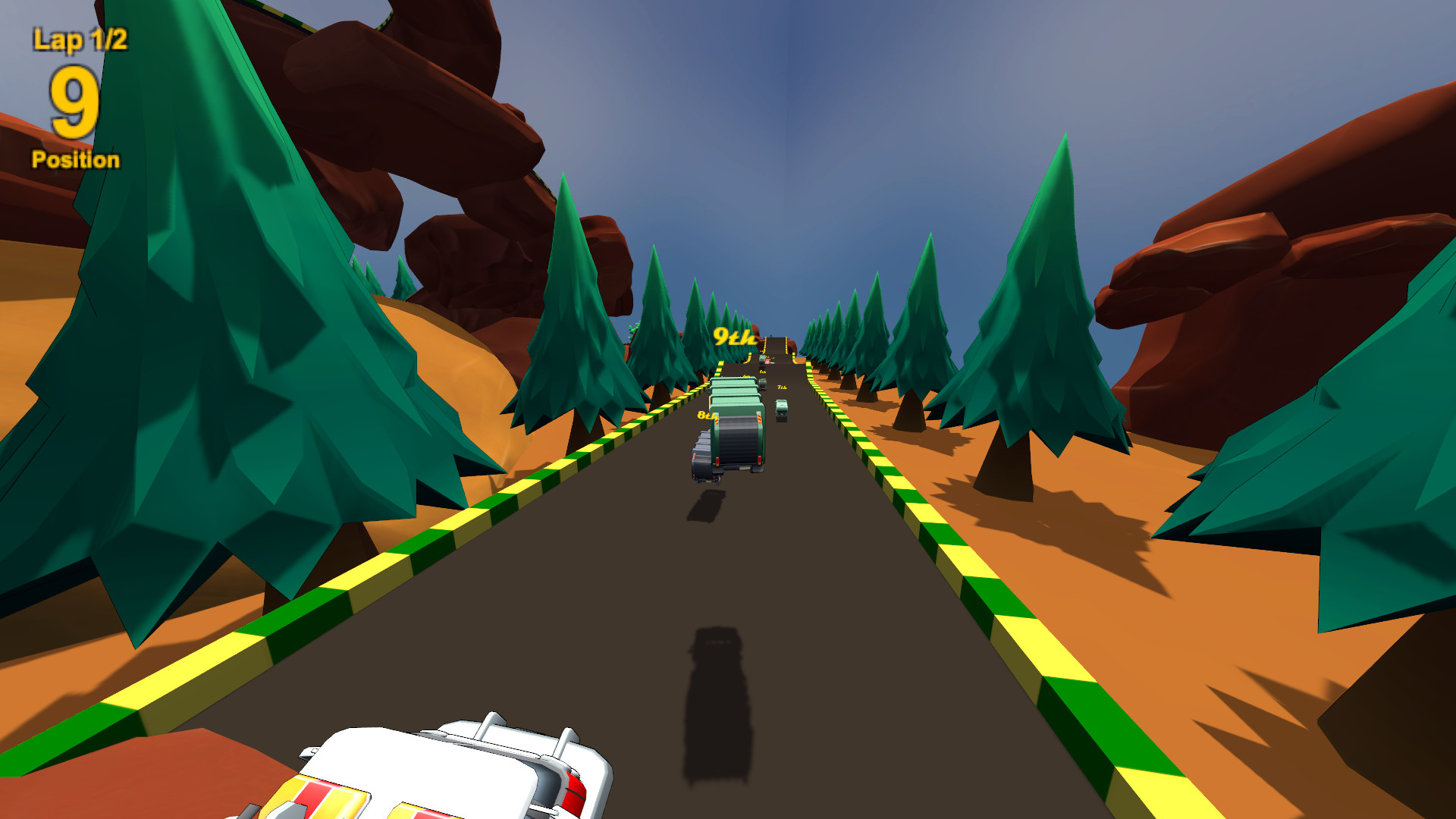
Task: Toggle the Lap 1/2 counter display
Action: click(x=78, y=38)
